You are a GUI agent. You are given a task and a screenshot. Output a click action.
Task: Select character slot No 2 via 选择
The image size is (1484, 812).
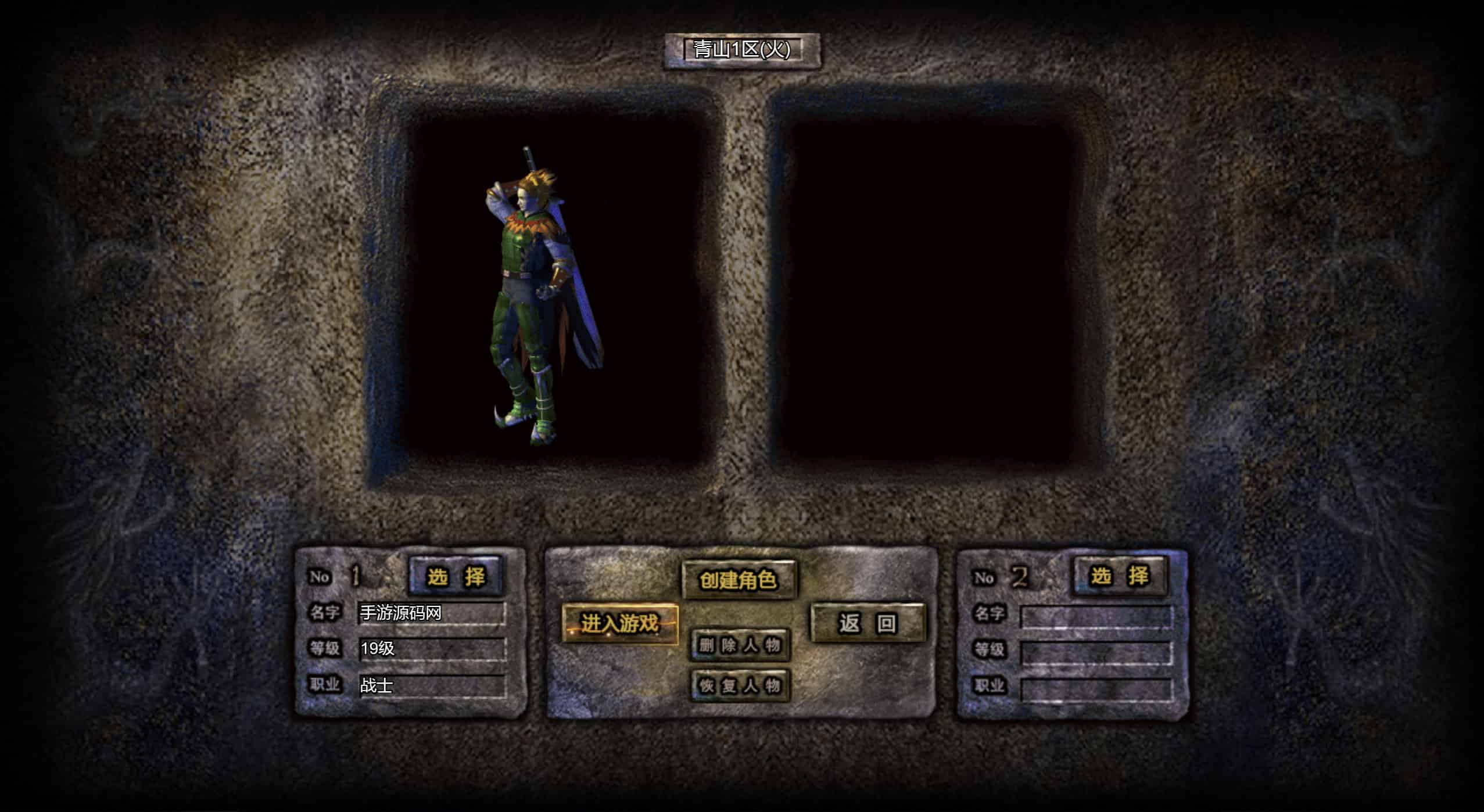pyautogui.click(x=1120, y=576)
